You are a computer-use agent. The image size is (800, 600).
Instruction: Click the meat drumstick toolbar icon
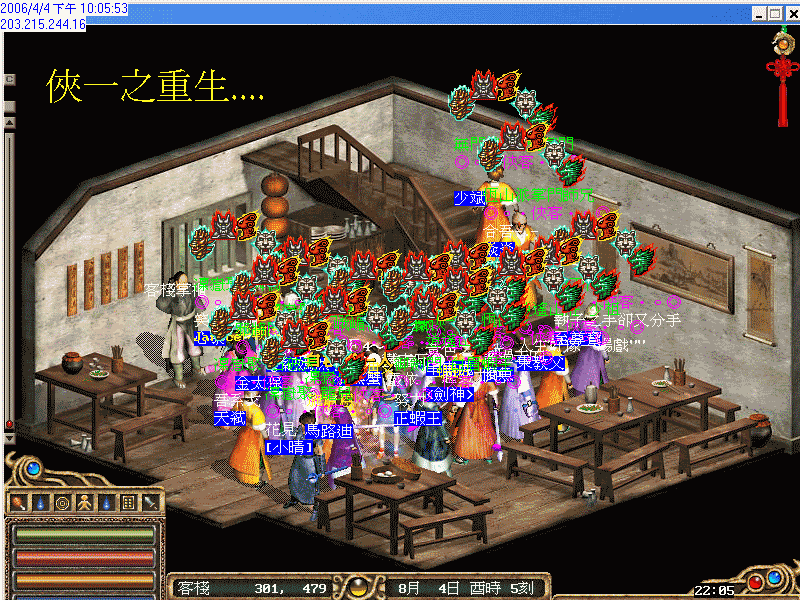pyautogui.click(x=19, y=502)
